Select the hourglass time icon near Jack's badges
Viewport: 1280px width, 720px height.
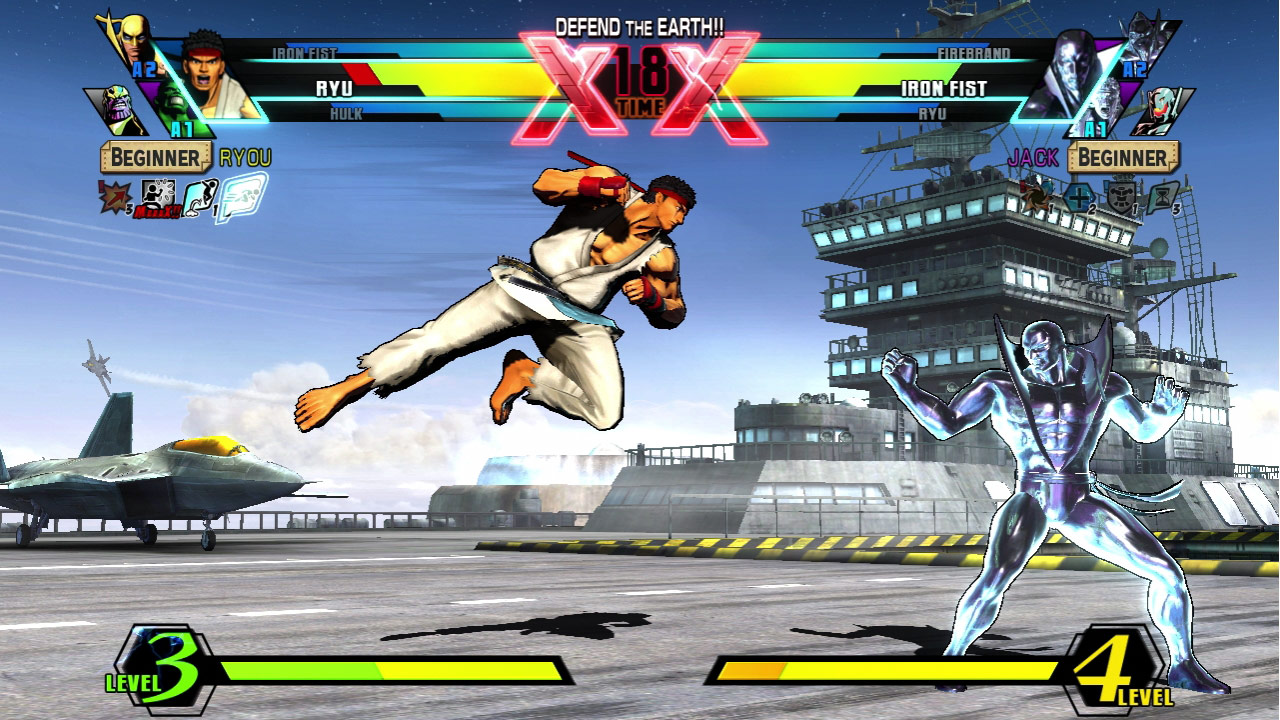tap(1163, 196)
